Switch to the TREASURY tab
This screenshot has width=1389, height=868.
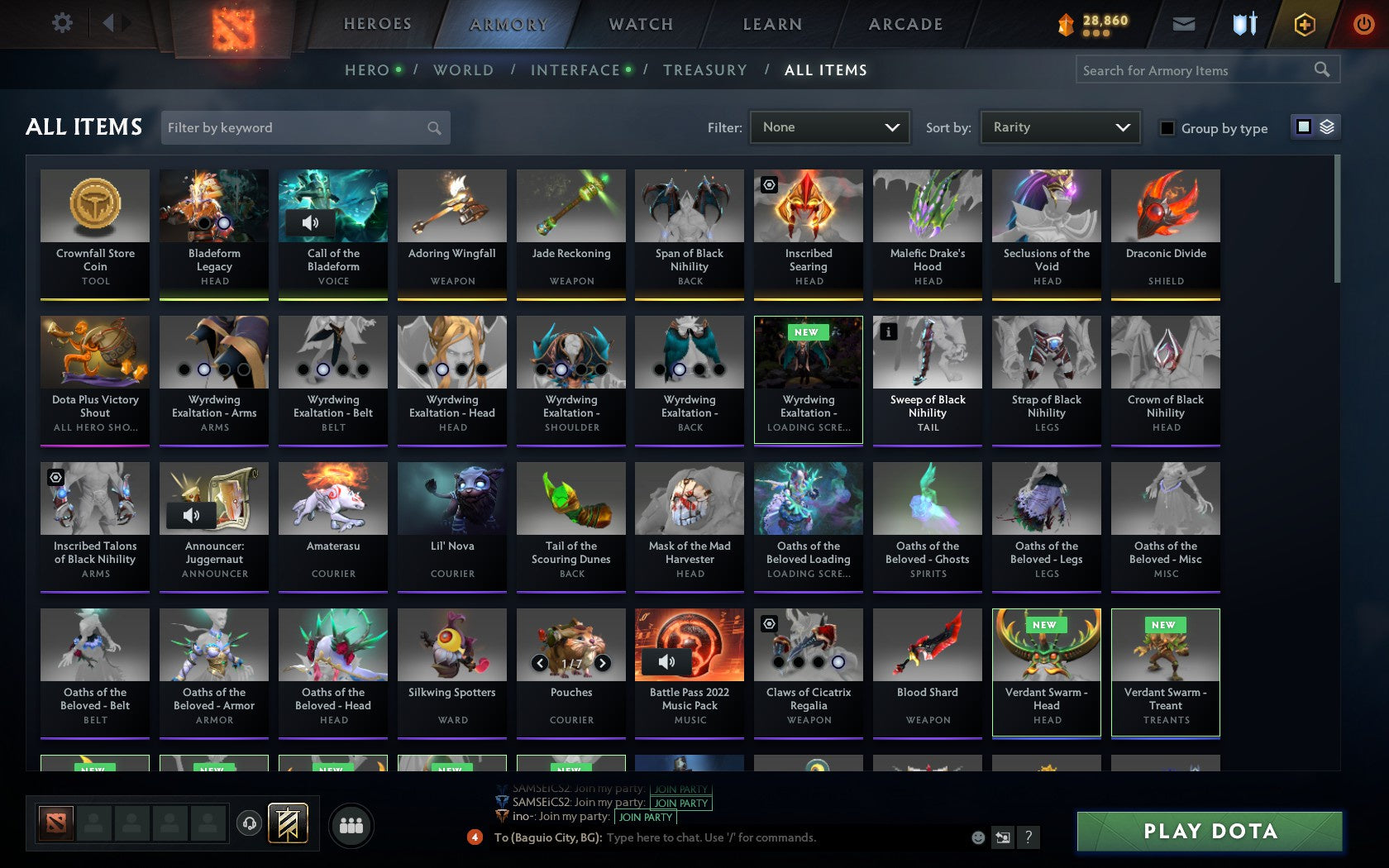point(705,70)
